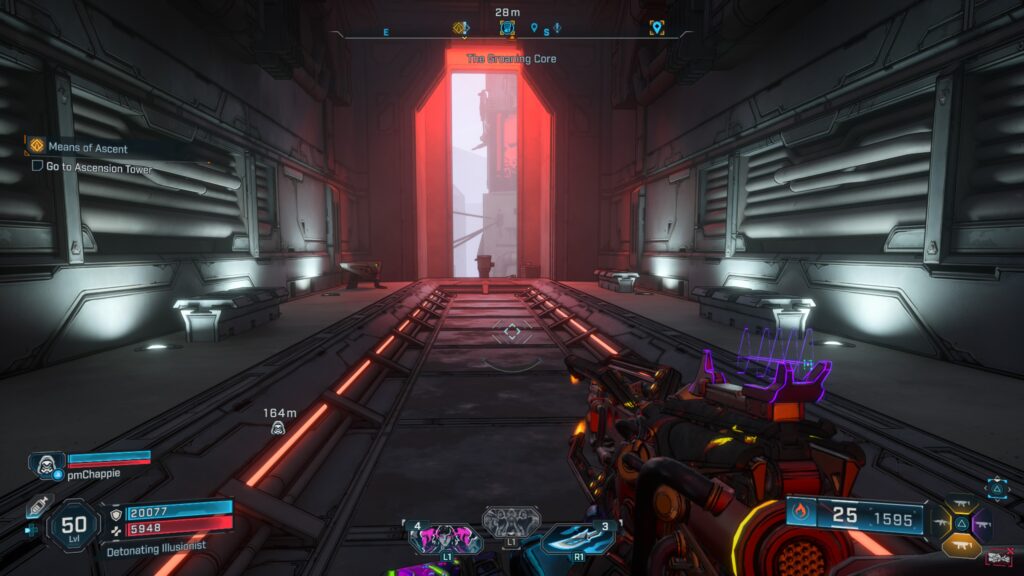Switch to the top weapon slot
The image size is (1024, 576).
[960, 503]
